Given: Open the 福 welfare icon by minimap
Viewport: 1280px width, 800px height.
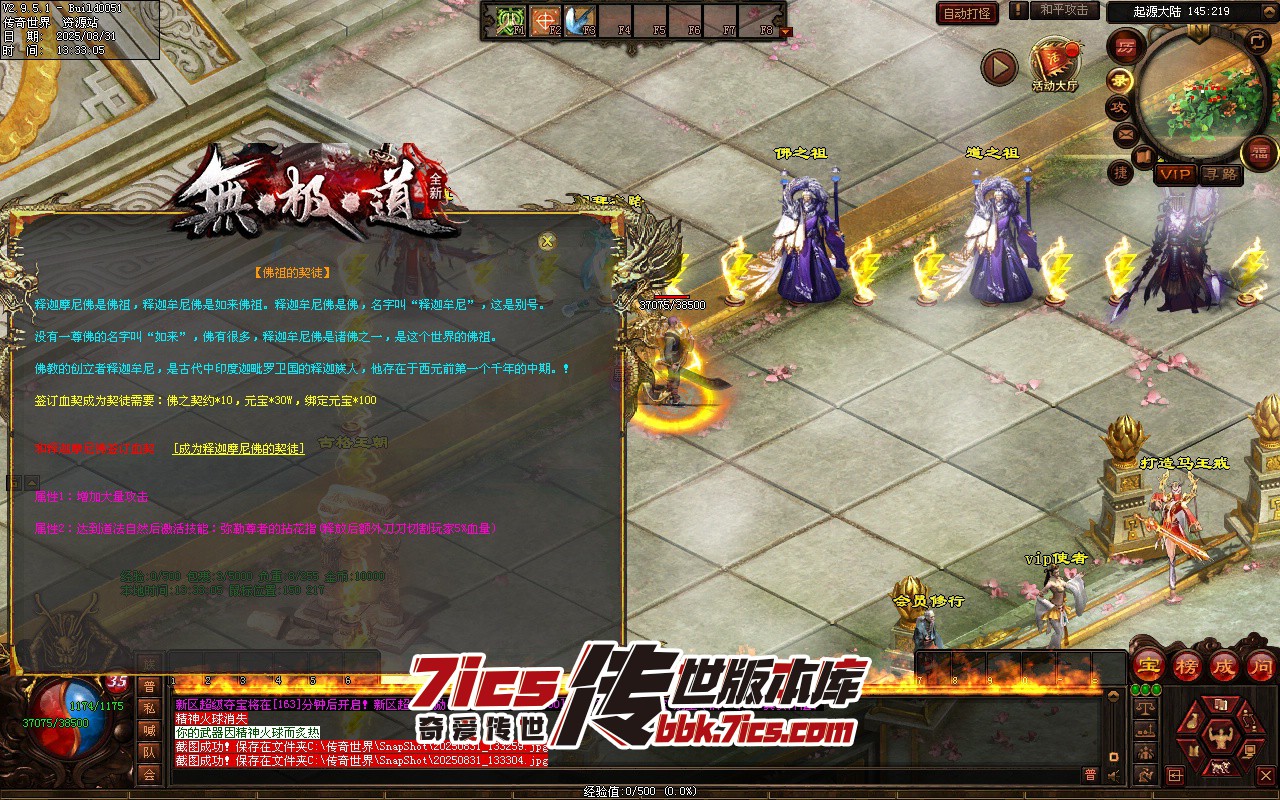Looking at the screenshot, I should 1259,152.
